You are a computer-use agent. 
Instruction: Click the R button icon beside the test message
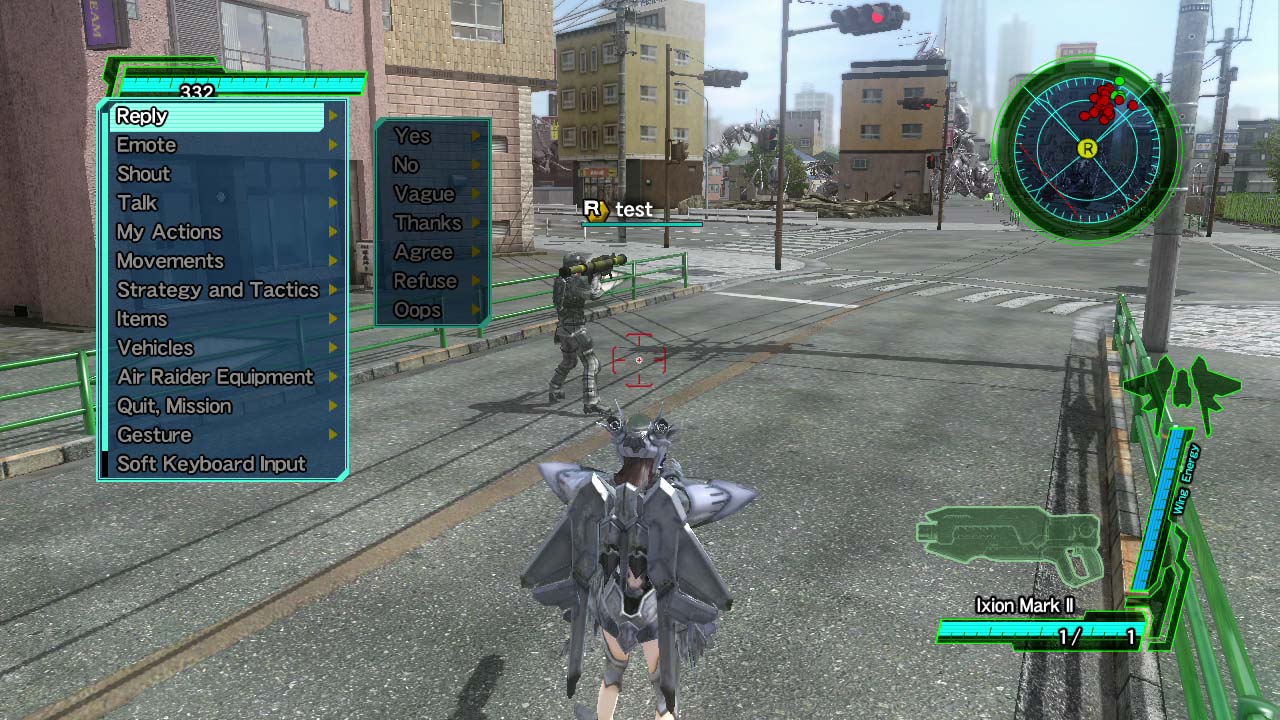coord(593,210)
